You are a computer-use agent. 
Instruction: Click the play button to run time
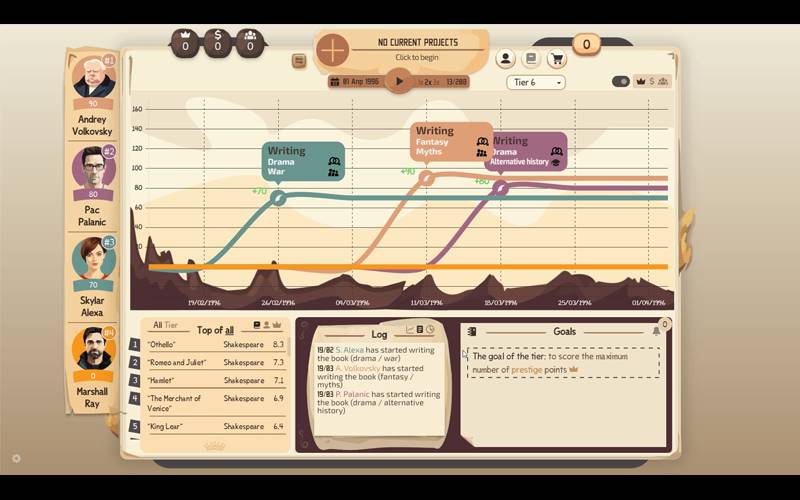(x=399, y=81)
